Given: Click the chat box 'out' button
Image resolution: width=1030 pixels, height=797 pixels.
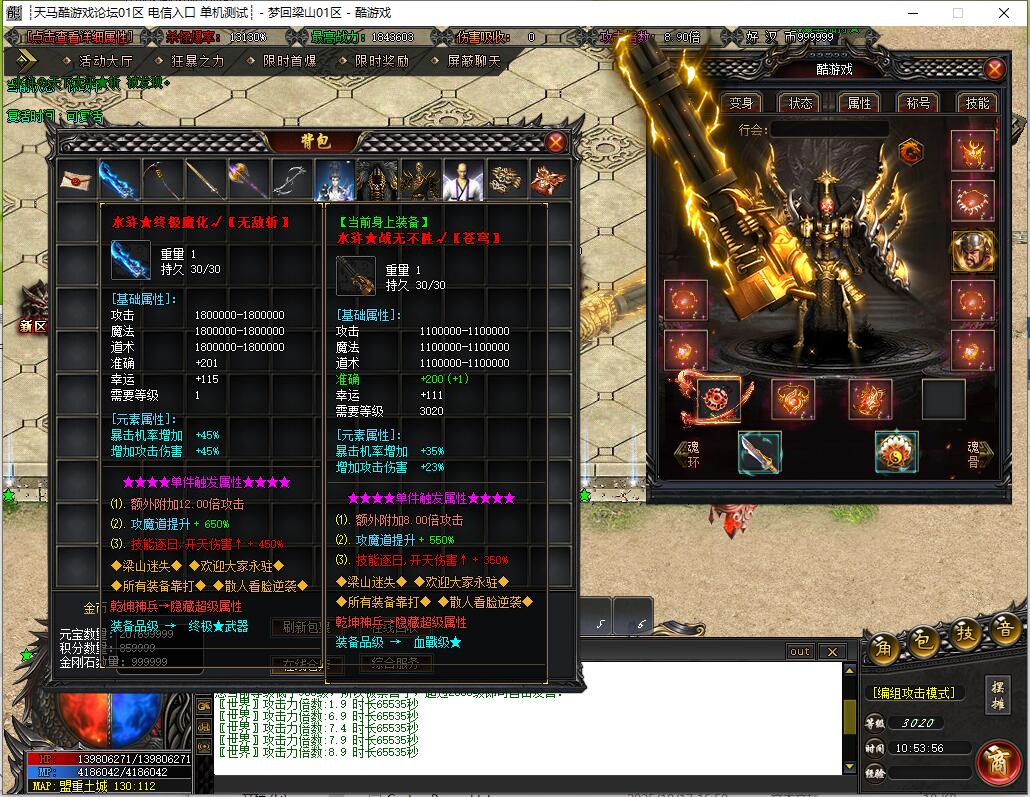Looking at the screenshot, I should coord(800,652).
